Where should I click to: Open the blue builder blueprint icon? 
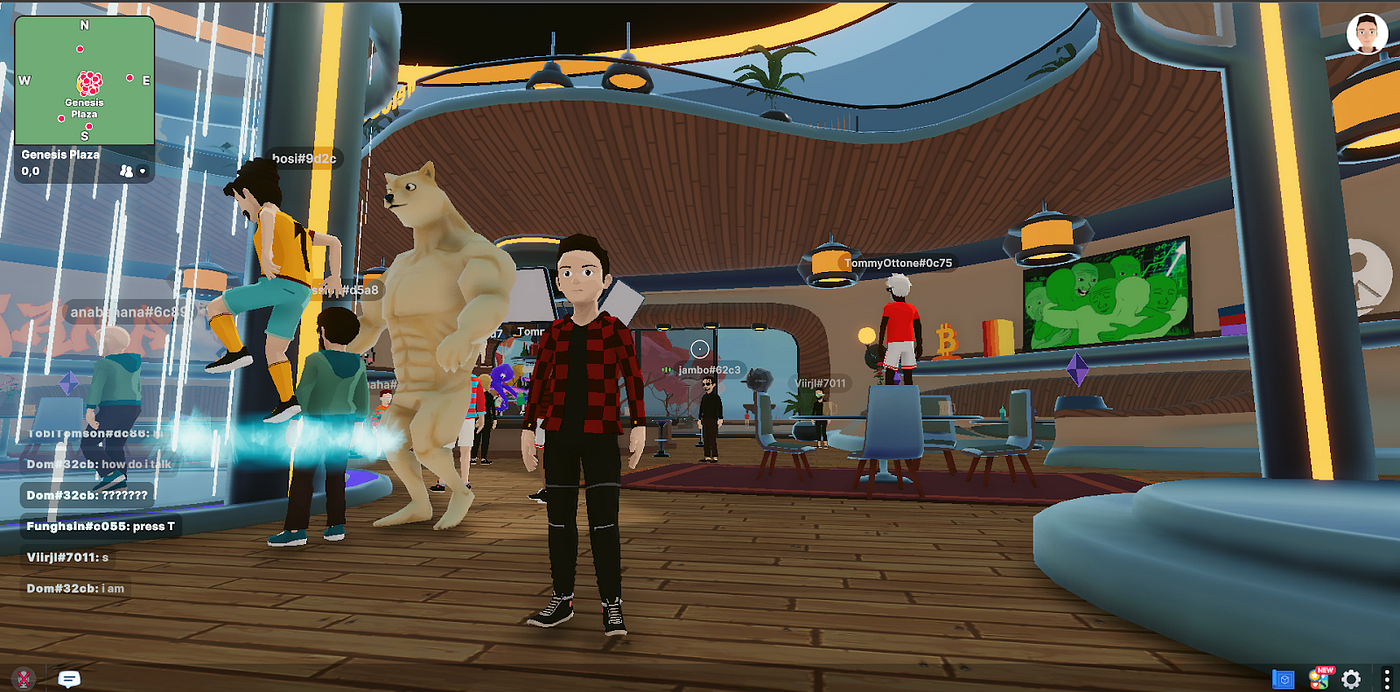pos(1283,679)
